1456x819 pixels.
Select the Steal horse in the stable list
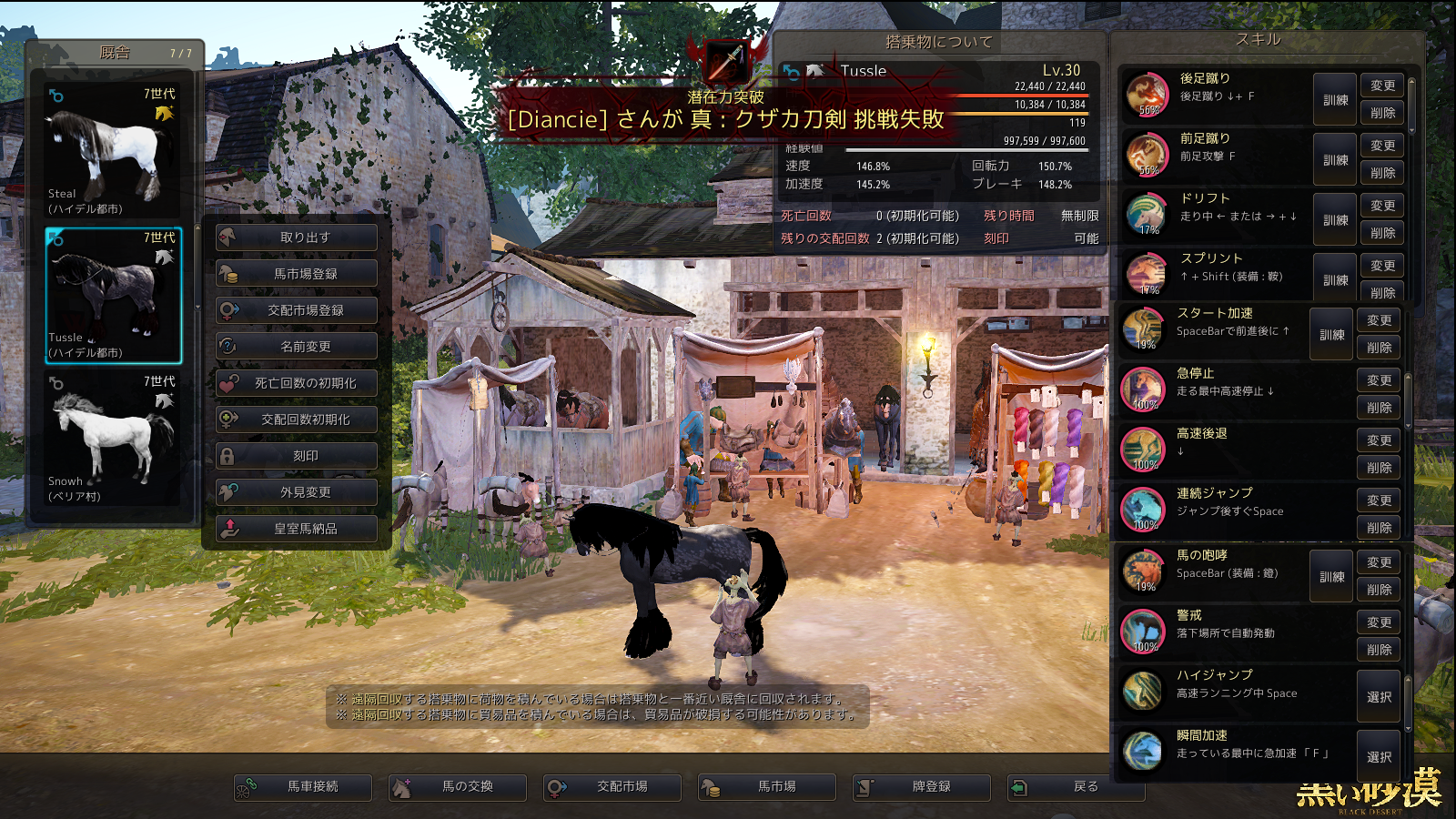113,150
